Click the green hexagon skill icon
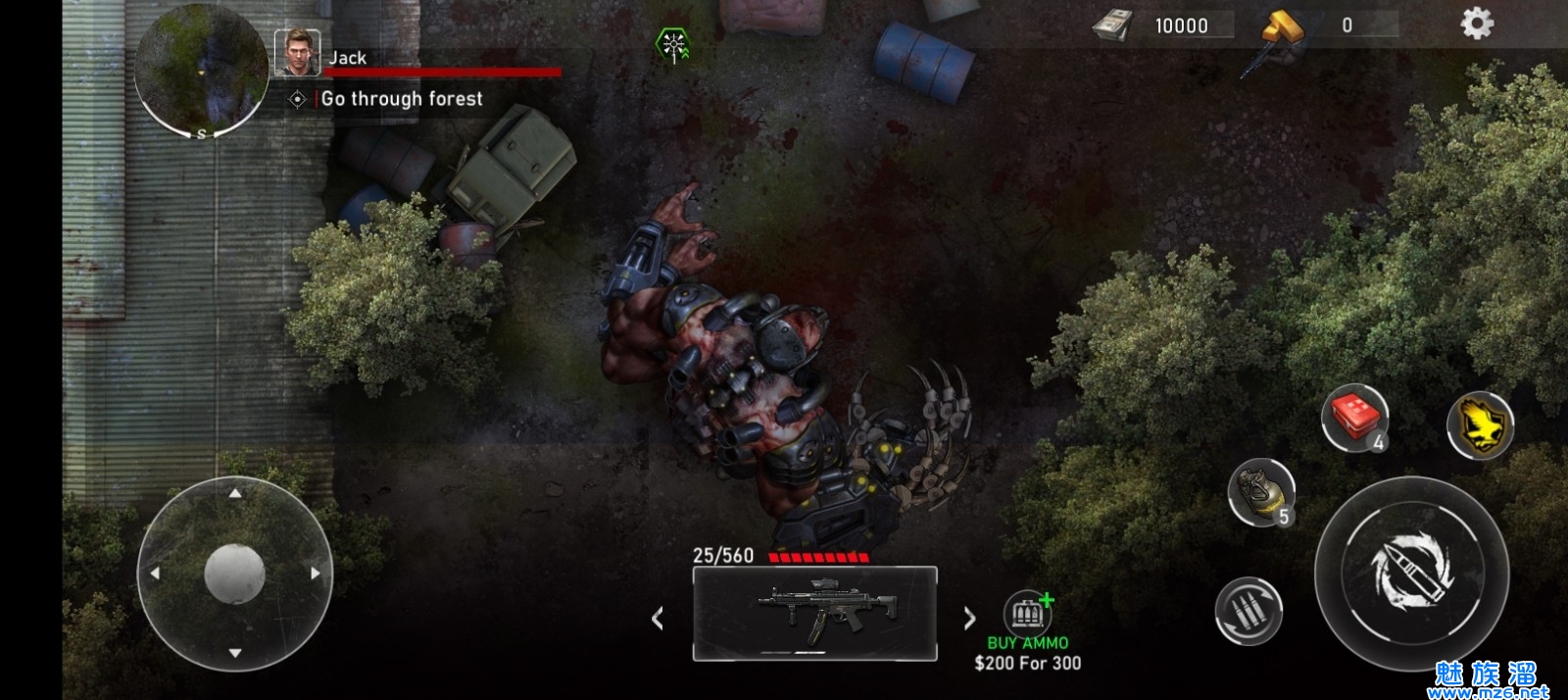This screenshot has width=1568, height=700. [x=672, y=44]
